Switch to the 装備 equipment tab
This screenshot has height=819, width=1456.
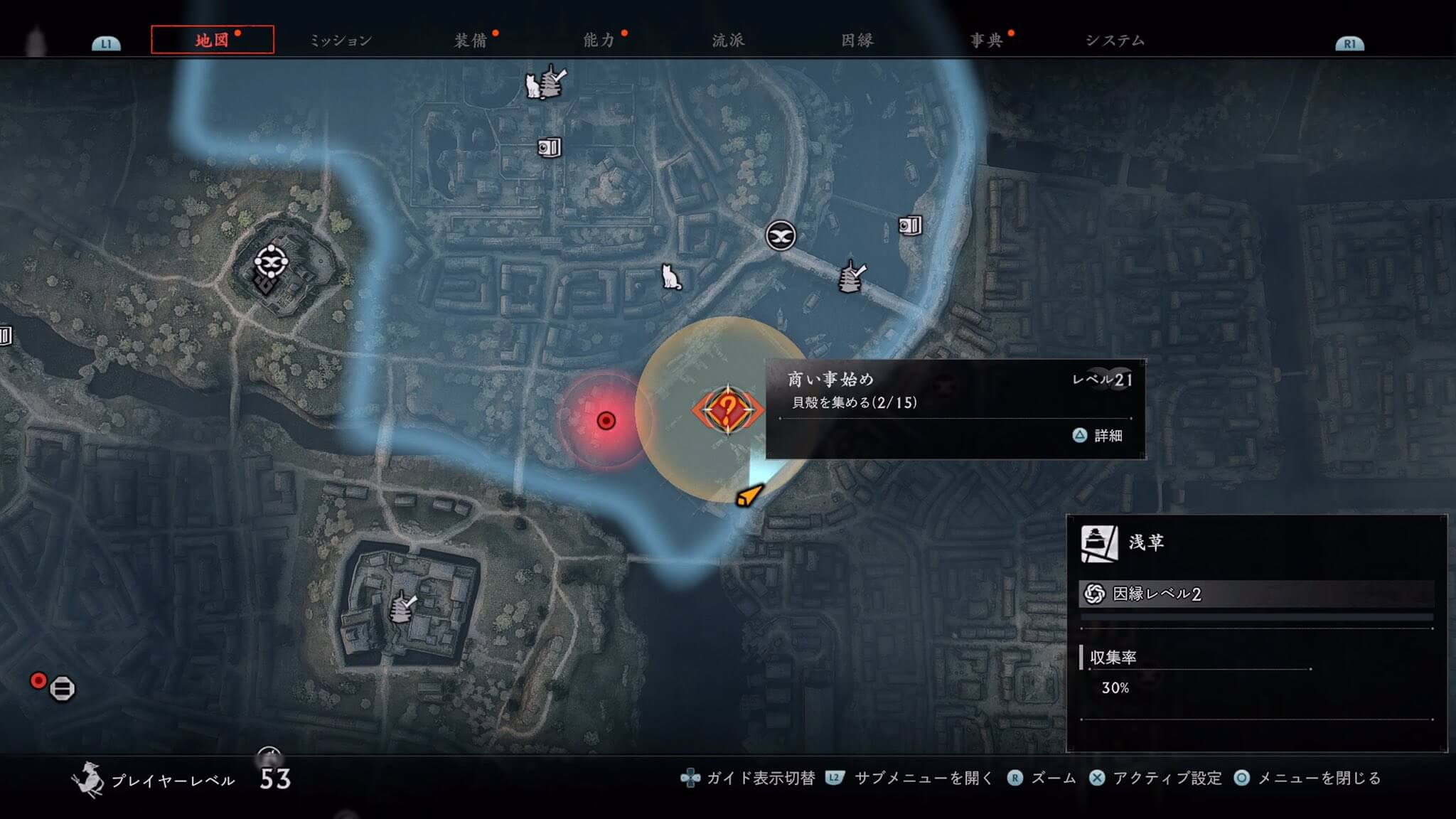click(x=471, y=41)
